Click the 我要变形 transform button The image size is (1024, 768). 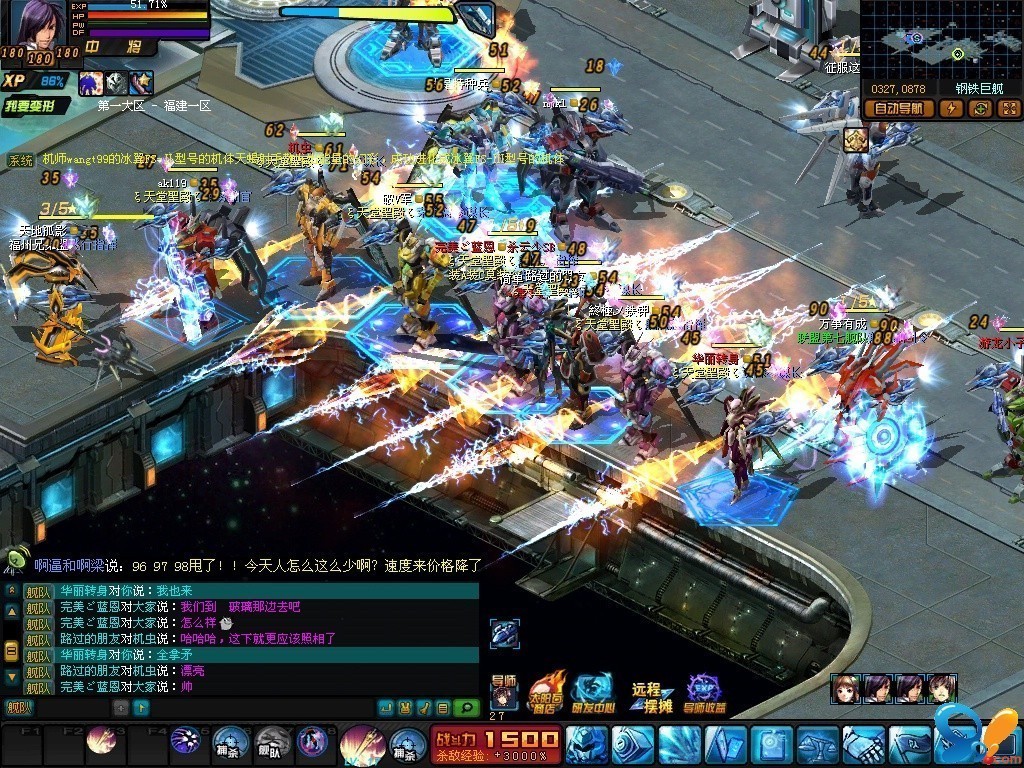[36, 105]
